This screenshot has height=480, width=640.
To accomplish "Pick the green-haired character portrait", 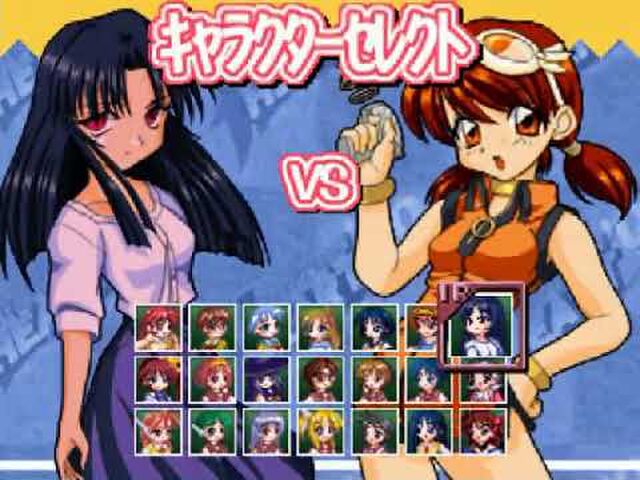I will 213,431.
